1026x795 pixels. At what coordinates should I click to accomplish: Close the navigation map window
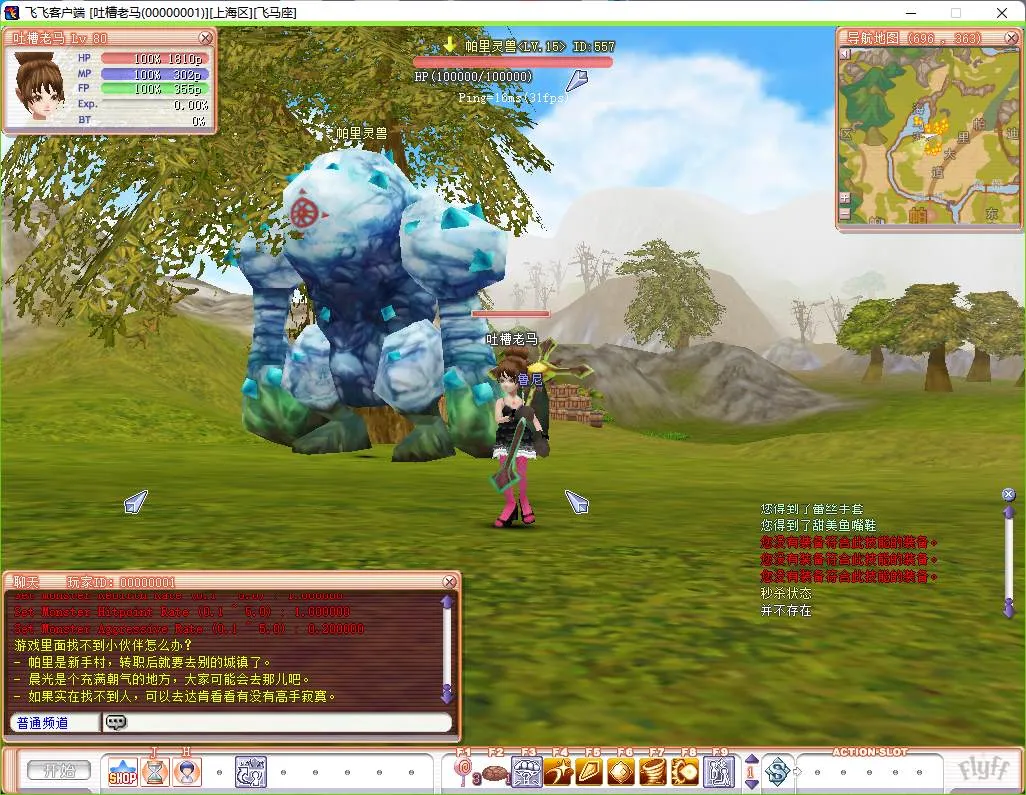point(1009,37)
